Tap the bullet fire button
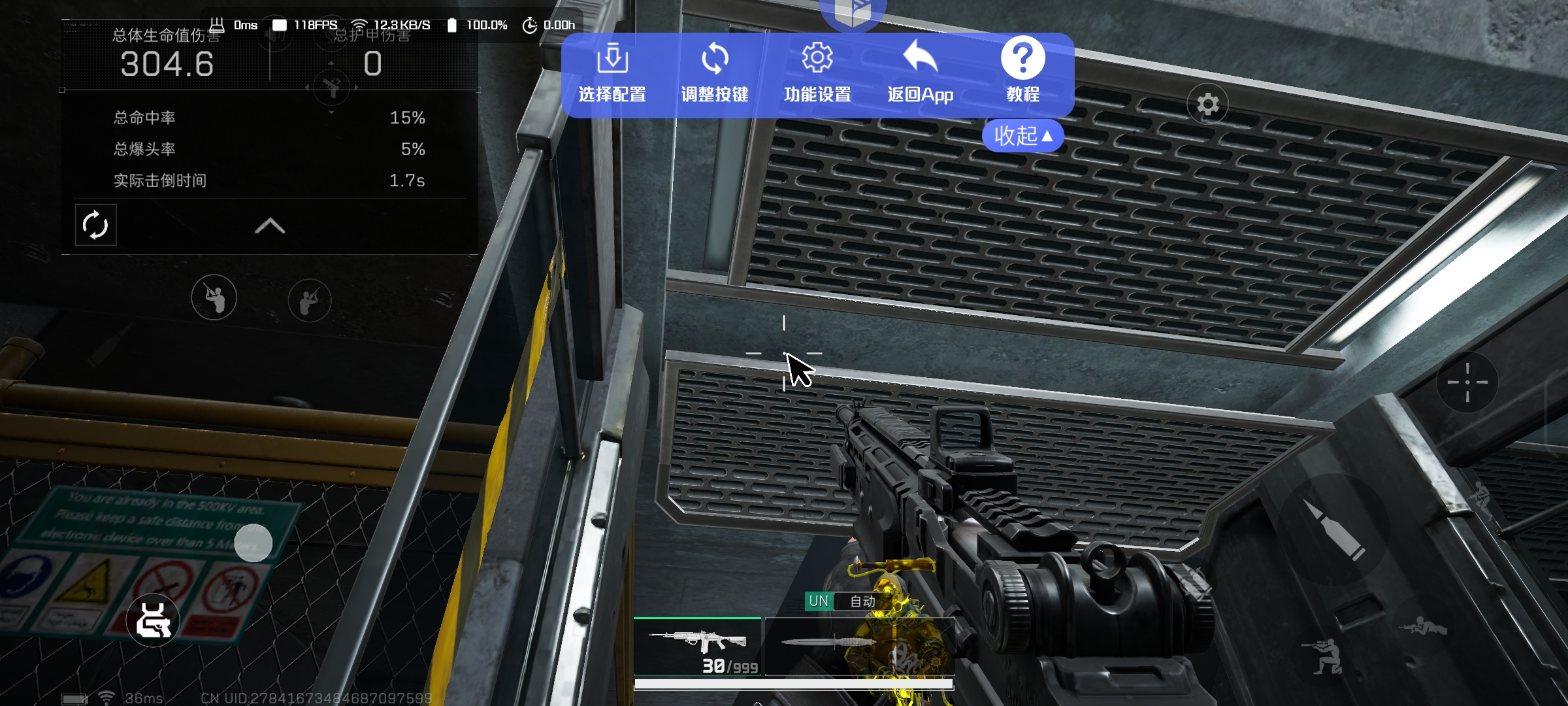 (x=1333, y=529)
